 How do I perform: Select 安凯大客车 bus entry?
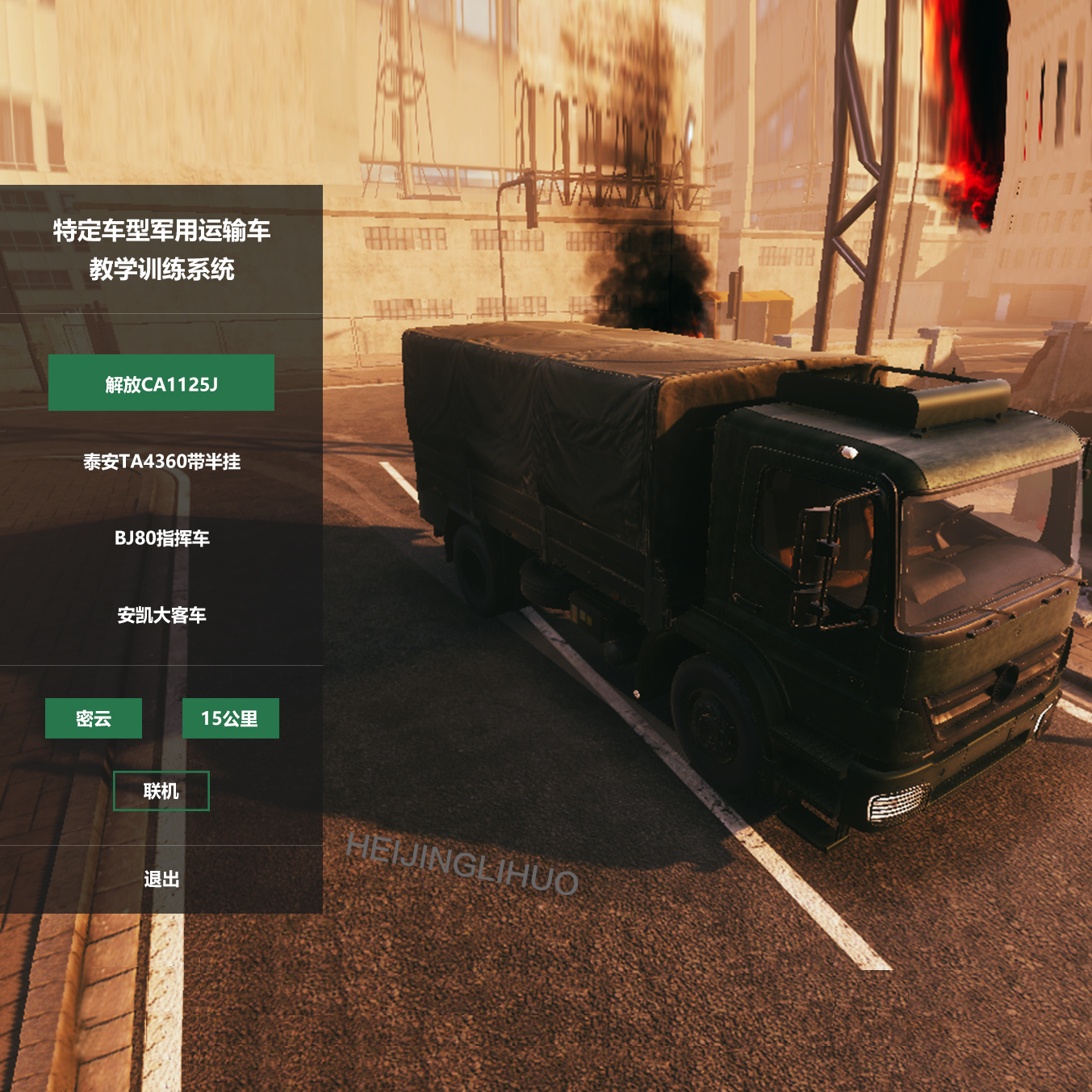[161, 615]
